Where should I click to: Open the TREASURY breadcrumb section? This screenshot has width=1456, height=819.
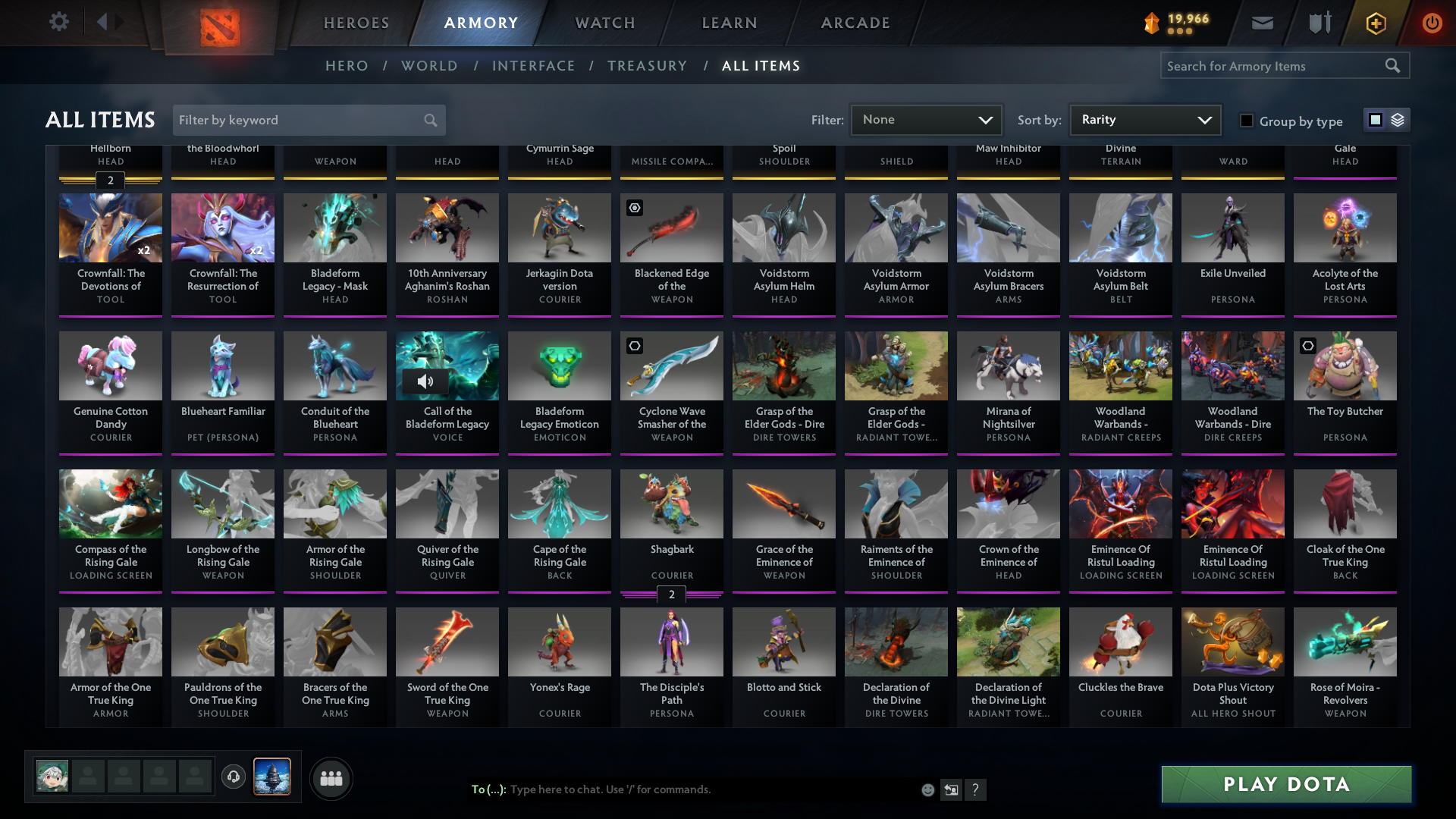[647, 66]
